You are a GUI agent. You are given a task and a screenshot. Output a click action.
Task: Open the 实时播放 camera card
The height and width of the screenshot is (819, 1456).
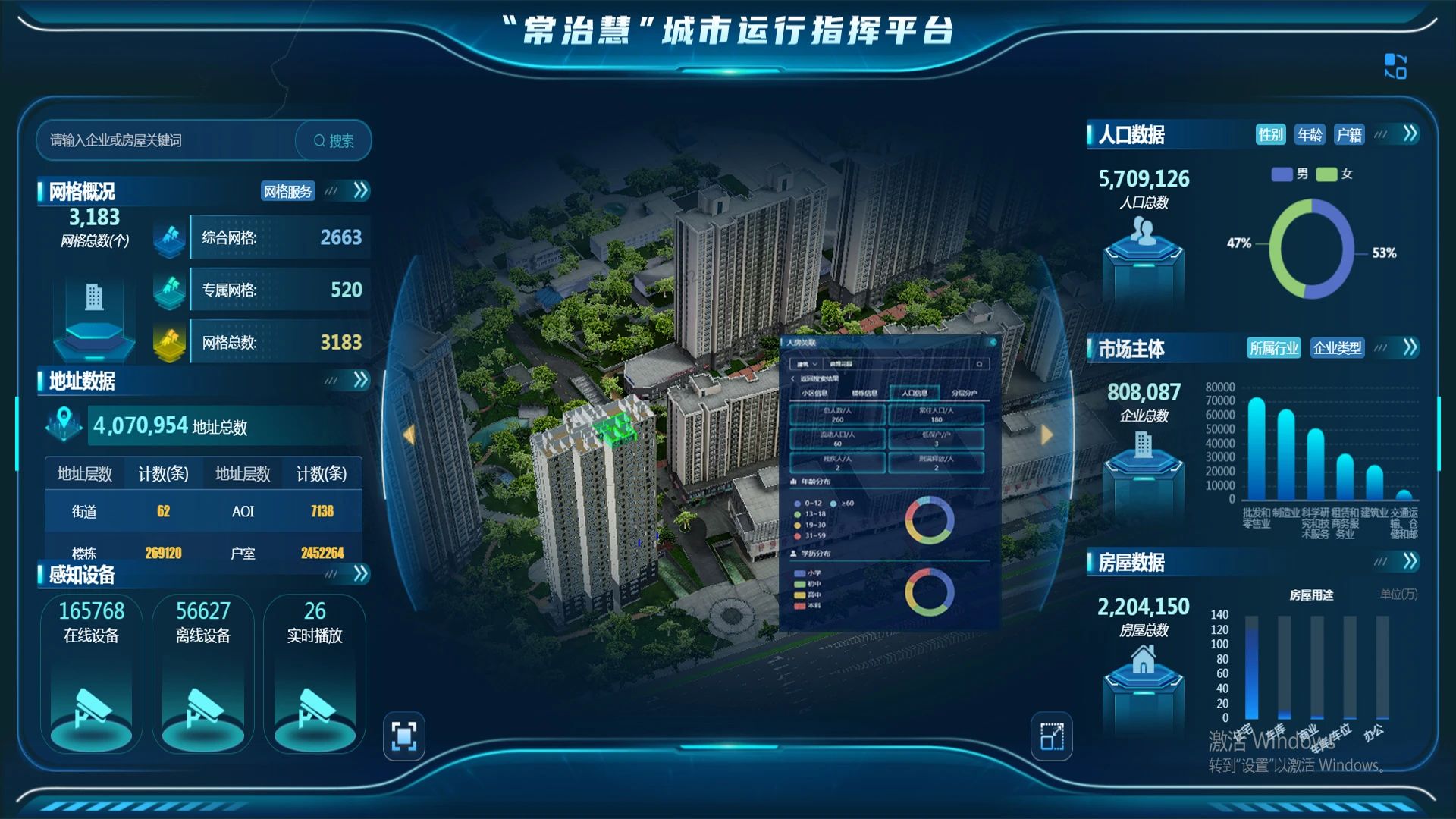[x=315, y=673]
